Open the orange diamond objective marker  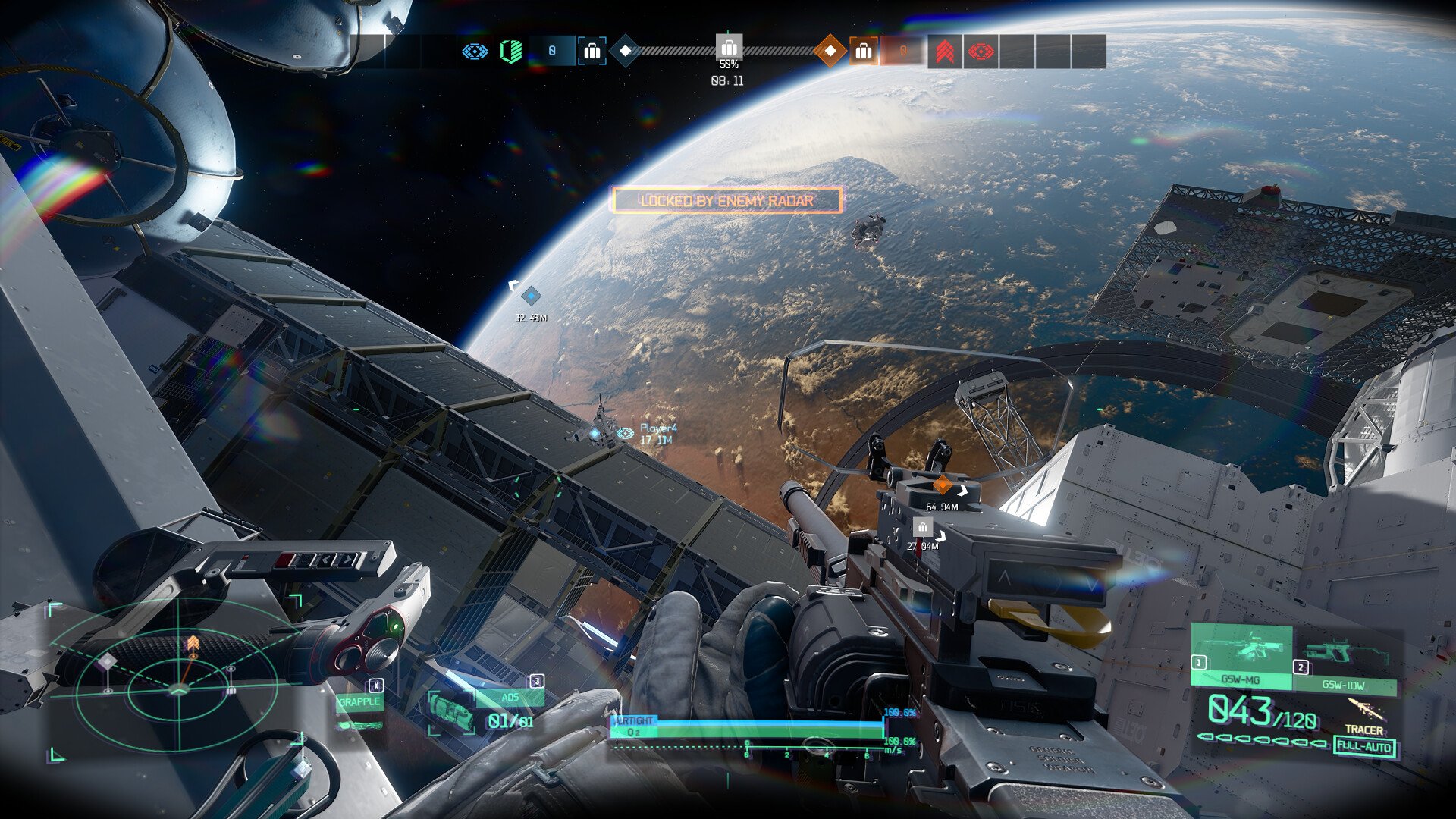click(x=831, y=50)
